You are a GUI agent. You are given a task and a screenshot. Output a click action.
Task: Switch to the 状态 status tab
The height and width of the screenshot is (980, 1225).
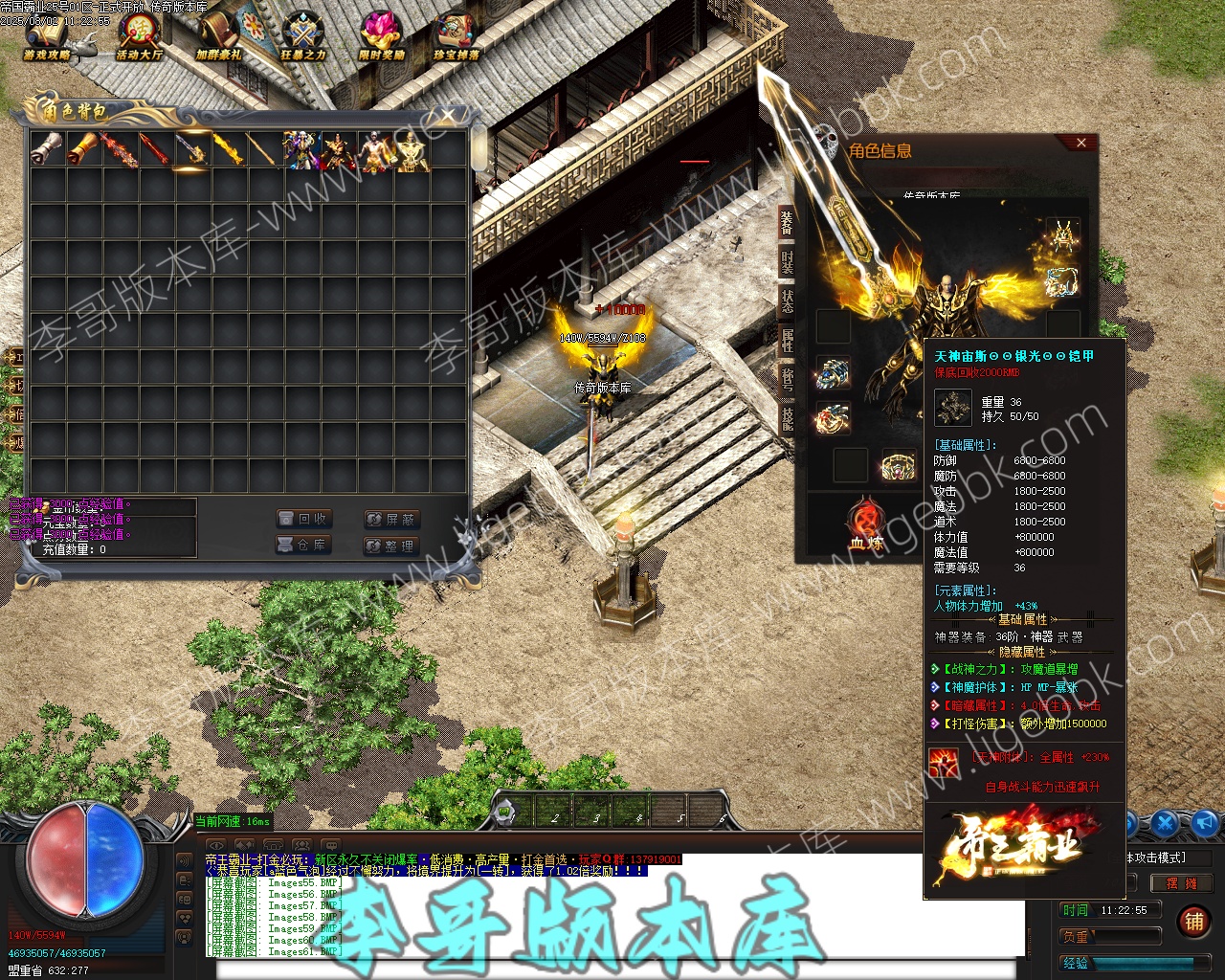point(787,301)
